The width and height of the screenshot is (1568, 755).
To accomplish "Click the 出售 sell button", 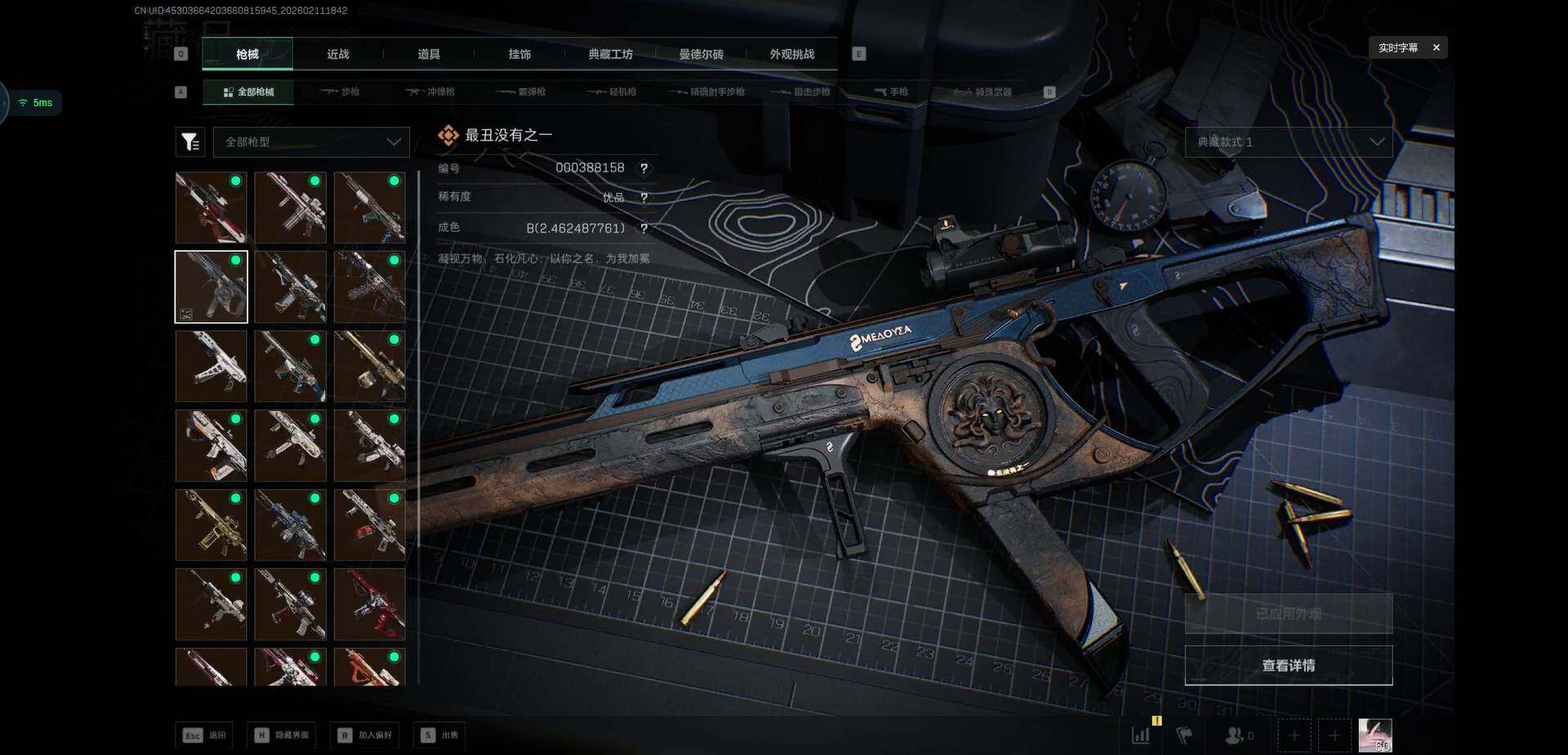I will point(440,735).
